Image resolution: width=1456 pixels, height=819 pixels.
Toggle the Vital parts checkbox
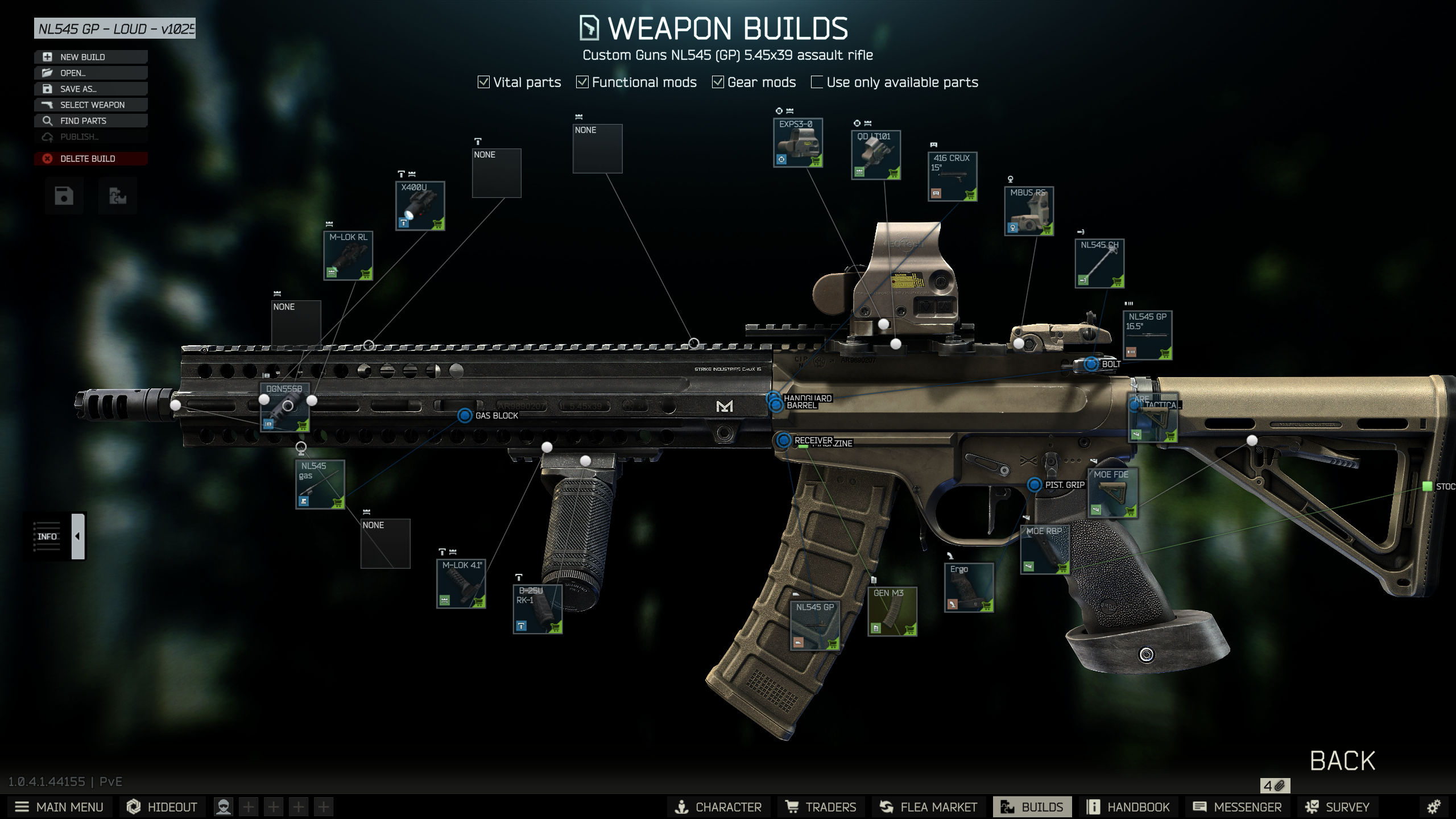point(484,82)
